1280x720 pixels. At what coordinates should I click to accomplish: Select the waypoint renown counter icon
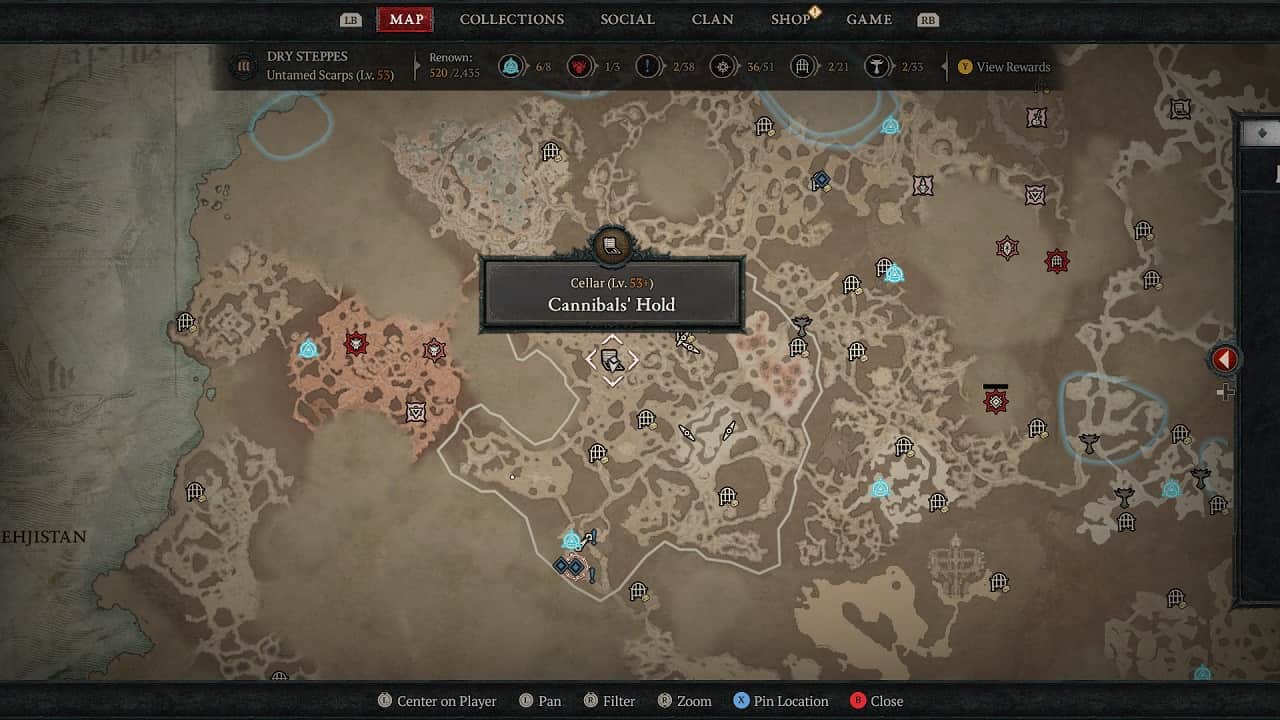(512, 67)
